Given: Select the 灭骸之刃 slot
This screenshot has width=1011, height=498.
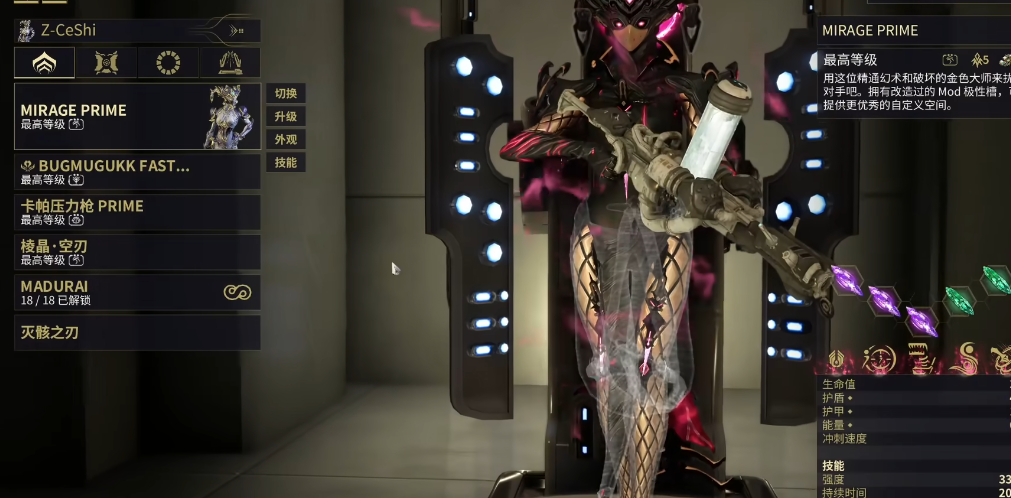Looking at the screenshot, I should [137, 332].
